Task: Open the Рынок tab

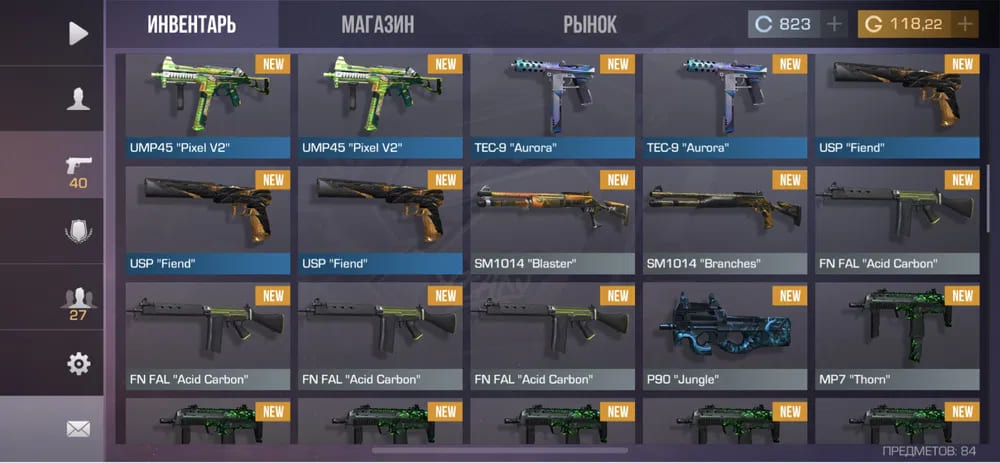Action: (590, 24)
